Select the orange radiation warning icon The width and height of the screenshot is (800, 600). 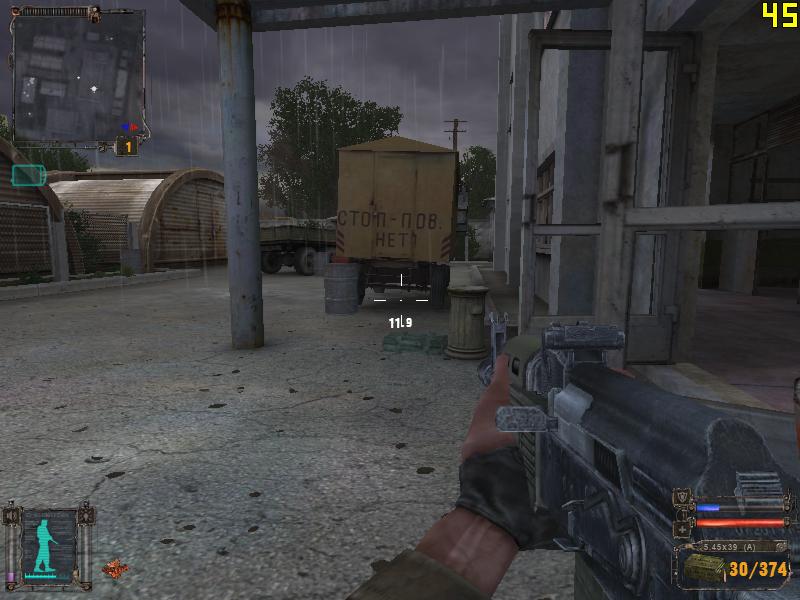[114, 567]
